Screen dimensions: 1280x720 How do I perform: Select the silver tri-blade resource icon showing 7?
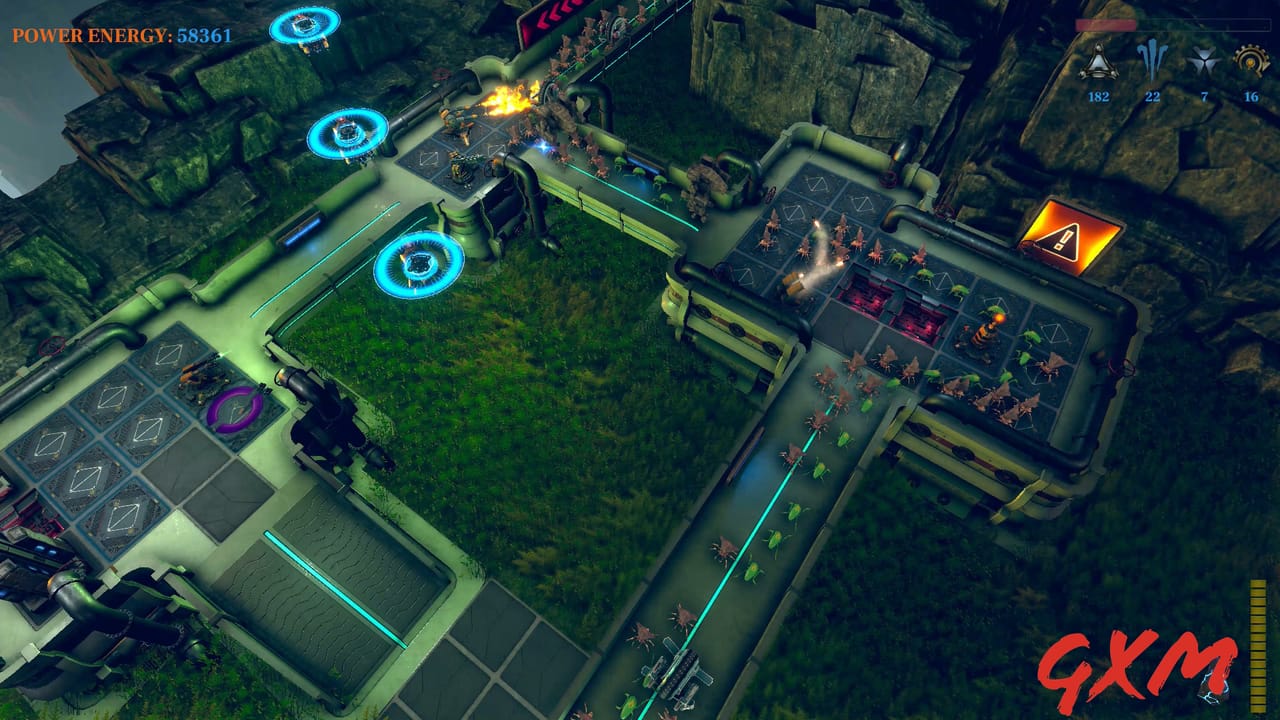(x=1205, y=60)
